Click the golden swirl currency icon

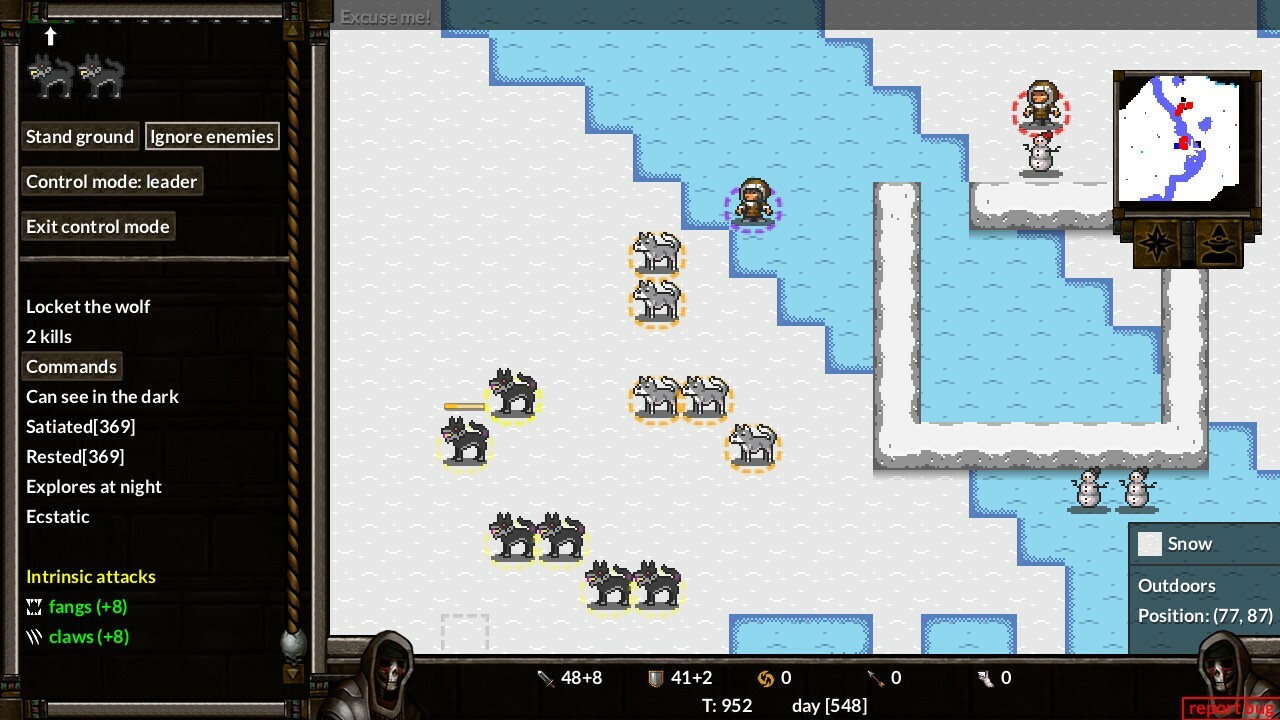(x=768, y=677)
